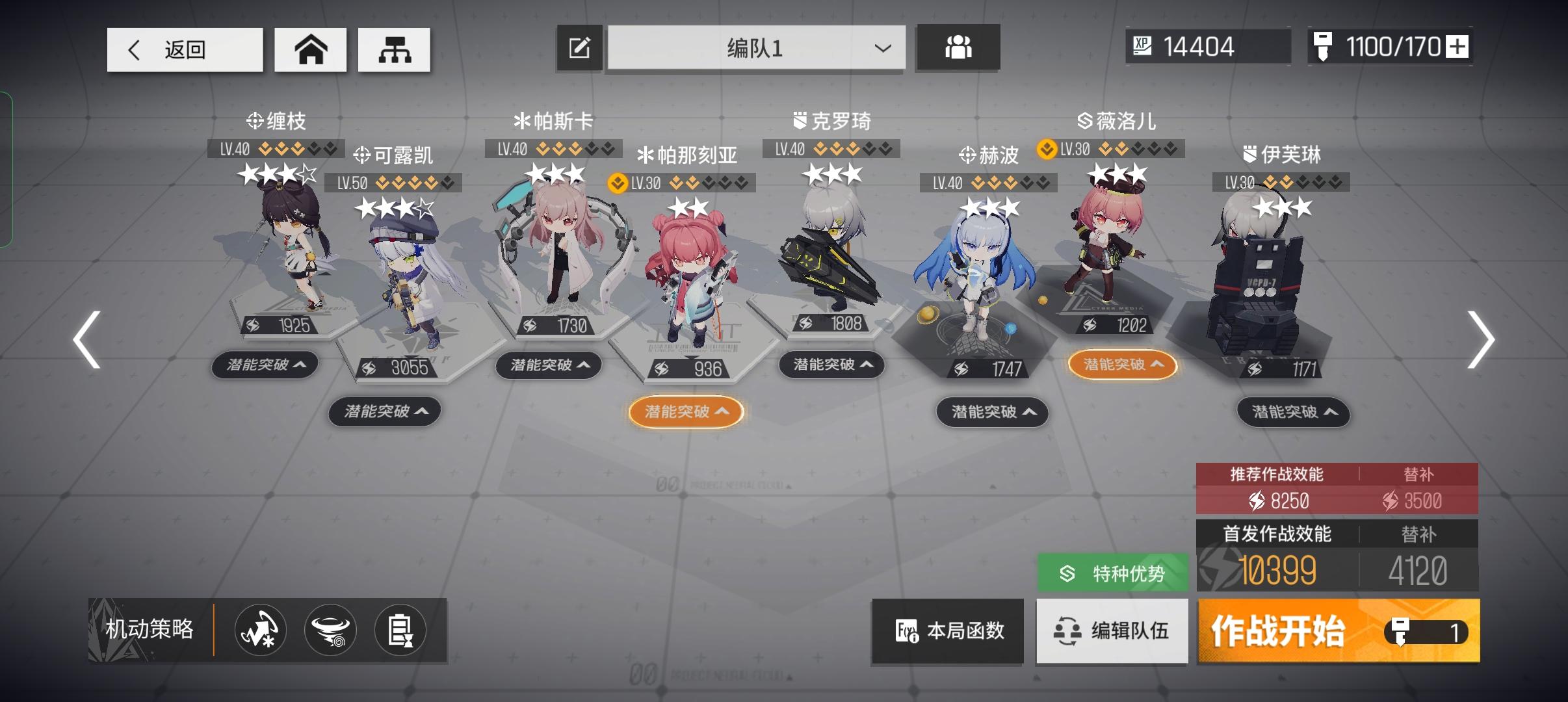Screen dimensions: 1568x702
Task: Select the whirlwind 机动策略 icon
Action: click(x=332, y=630)
